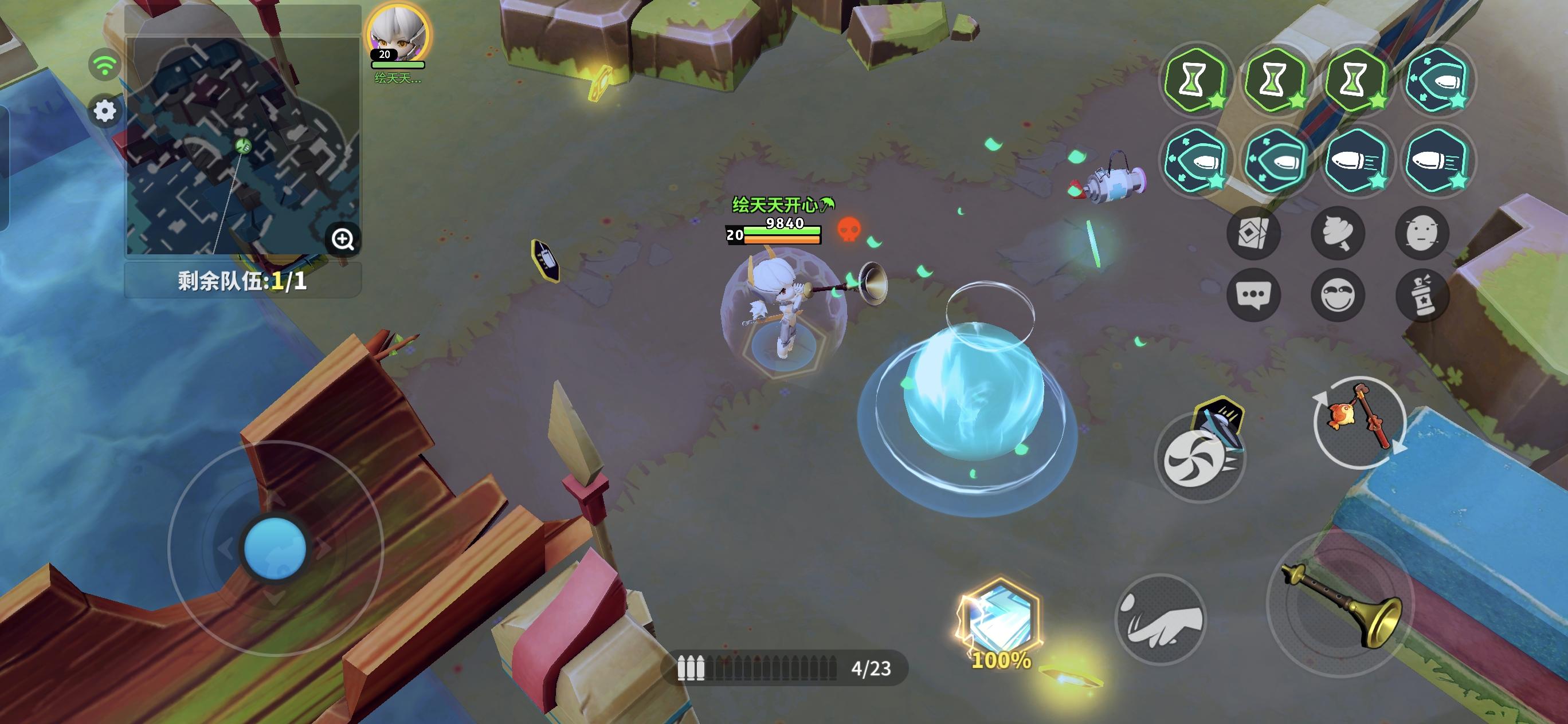Open settings via the gear icon
The width and height of the screenshot is (1568, 724).
pyautogui.click(x=104, y=111)
